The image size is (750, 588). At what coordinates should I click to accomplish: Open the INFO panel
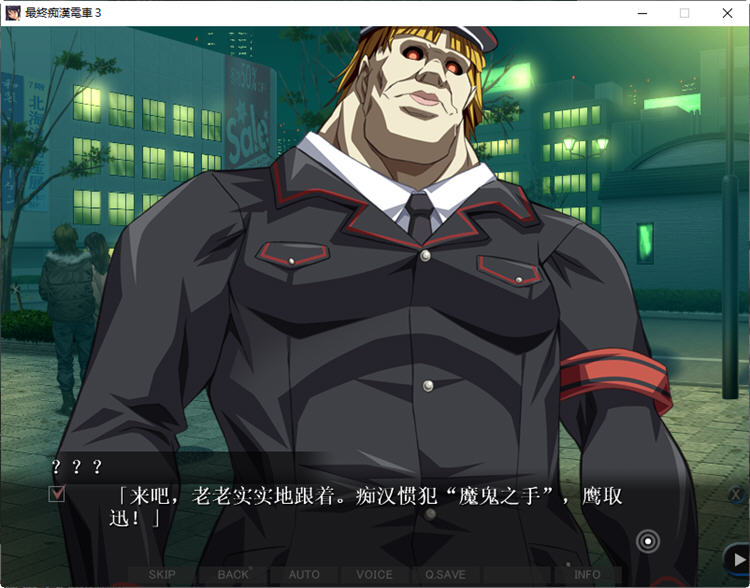(587, 575)
